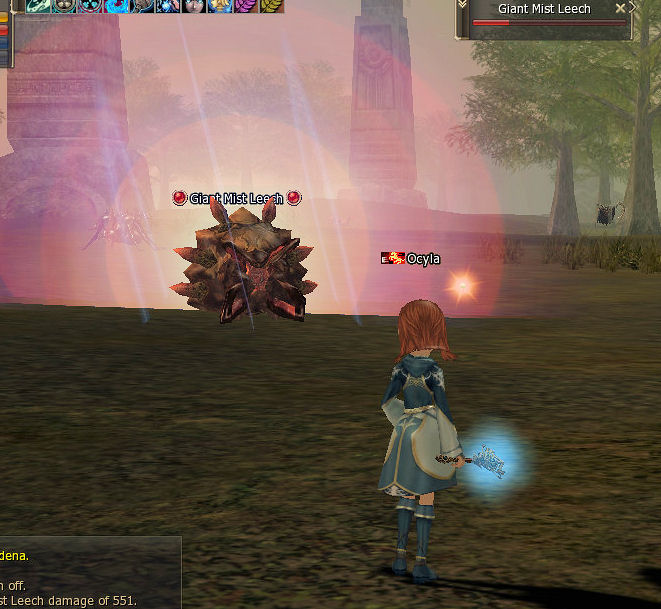Click the Giant Mist Leech name in target window
Image resolution: width=661 pixels, height=609 pixels.
(544, 8)
